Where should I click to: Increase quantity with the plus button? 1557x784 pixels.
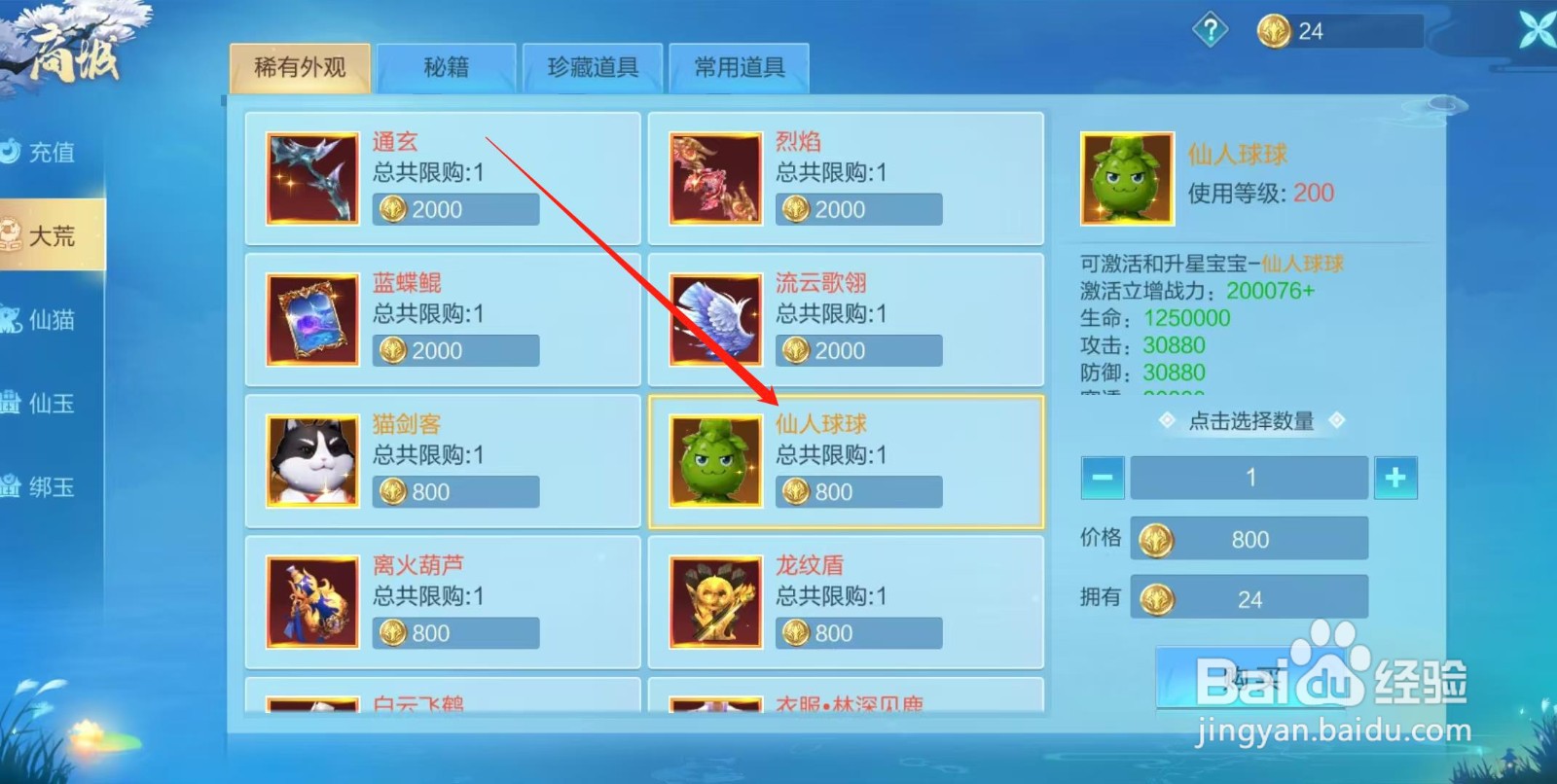(x=1395, y=478)
